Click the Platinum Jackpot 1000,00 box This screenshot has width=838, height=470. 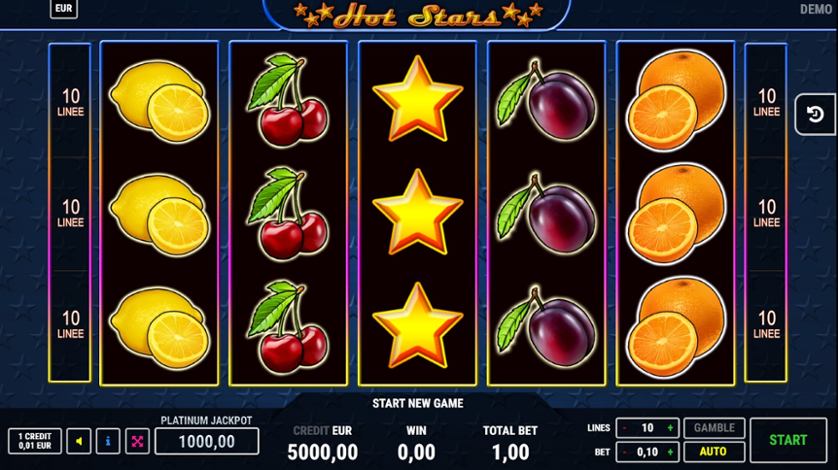pyautogui.click(x=206, y=441)
